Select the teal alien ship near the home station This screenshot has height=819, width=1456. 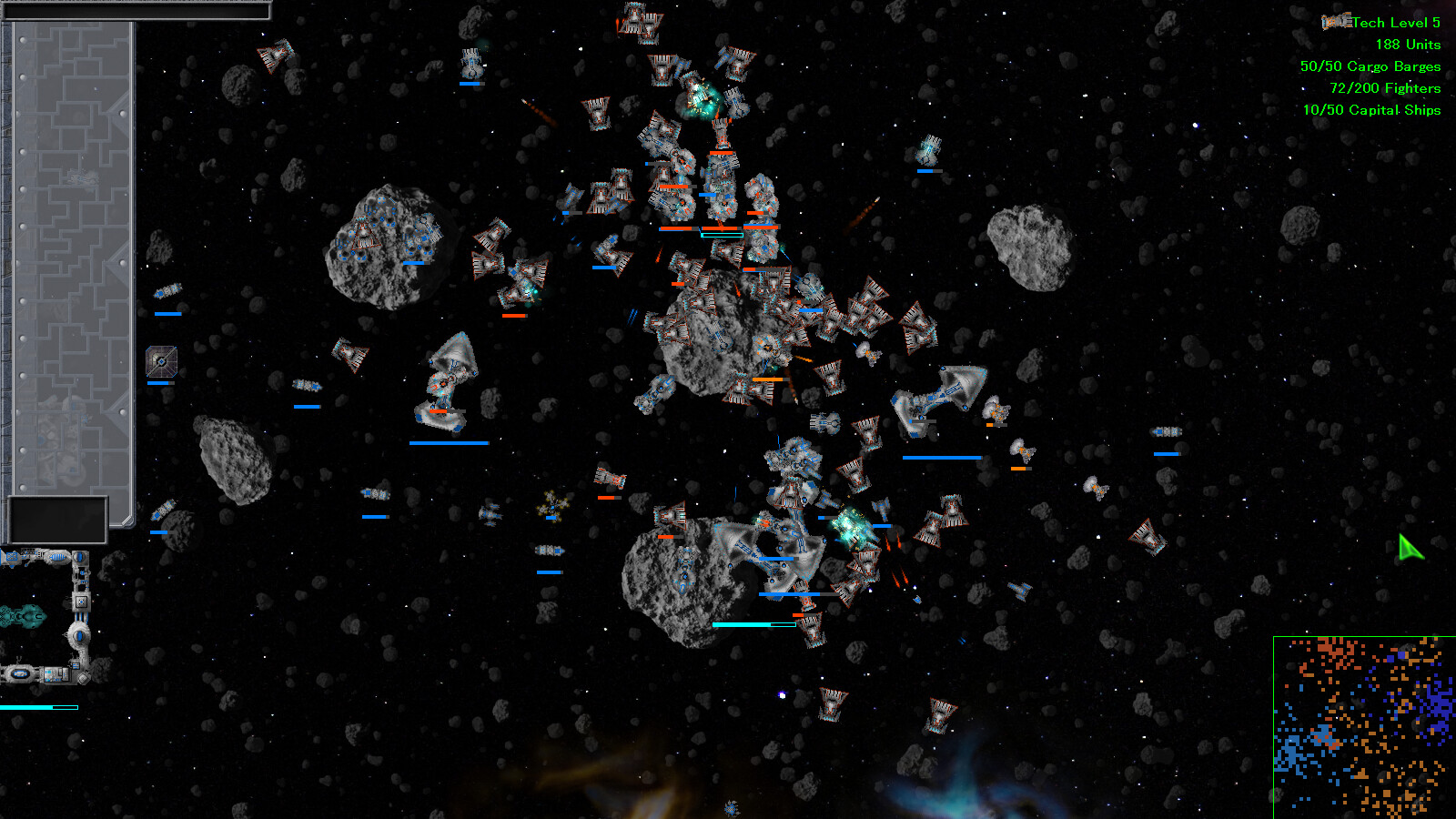(x=25, y=617)
